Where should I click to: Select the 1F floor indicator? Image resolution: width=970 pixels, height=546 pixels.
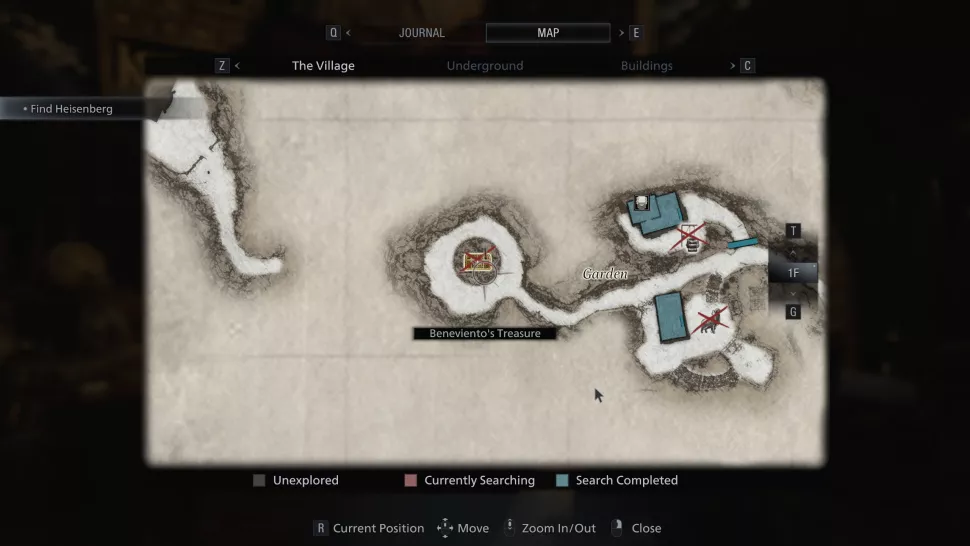[793, 272]
